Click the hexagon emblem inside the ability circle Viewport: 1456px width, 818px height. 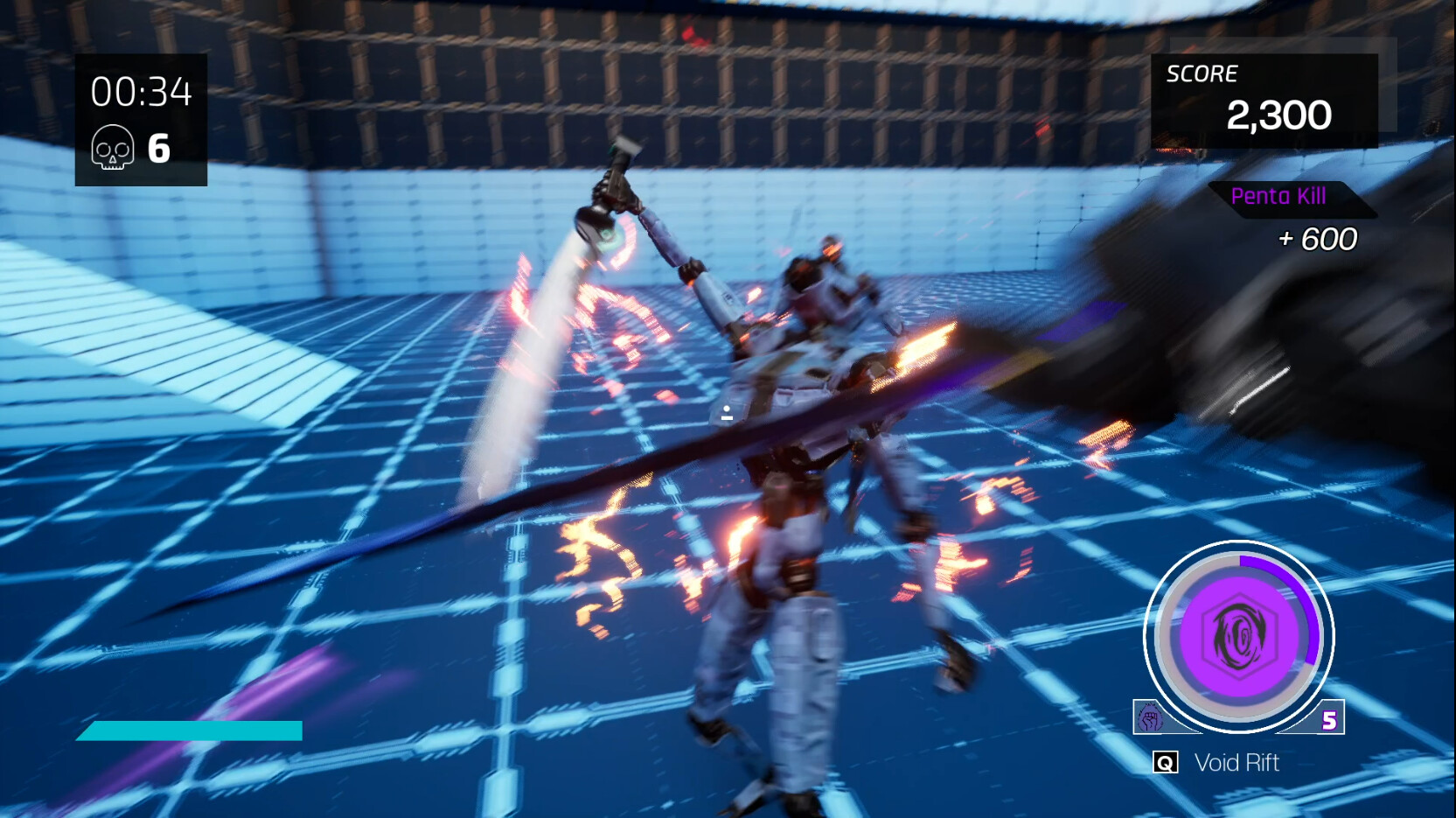pyautogui.click(x=1238, y=639)
